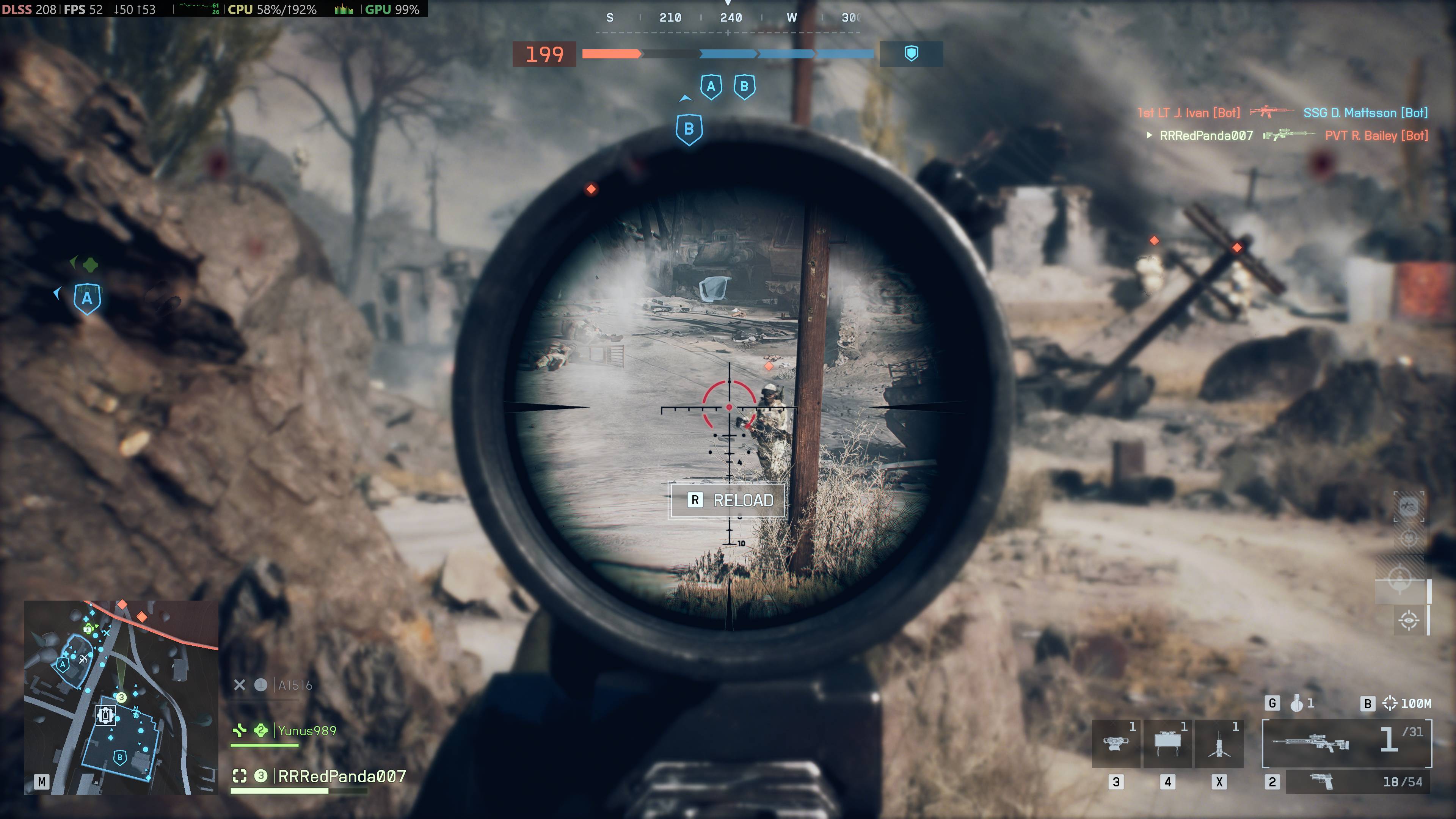1456x819 pixels.
Task: Click the 100M zeroing crosshair icon
Action: pos(1389,703)
